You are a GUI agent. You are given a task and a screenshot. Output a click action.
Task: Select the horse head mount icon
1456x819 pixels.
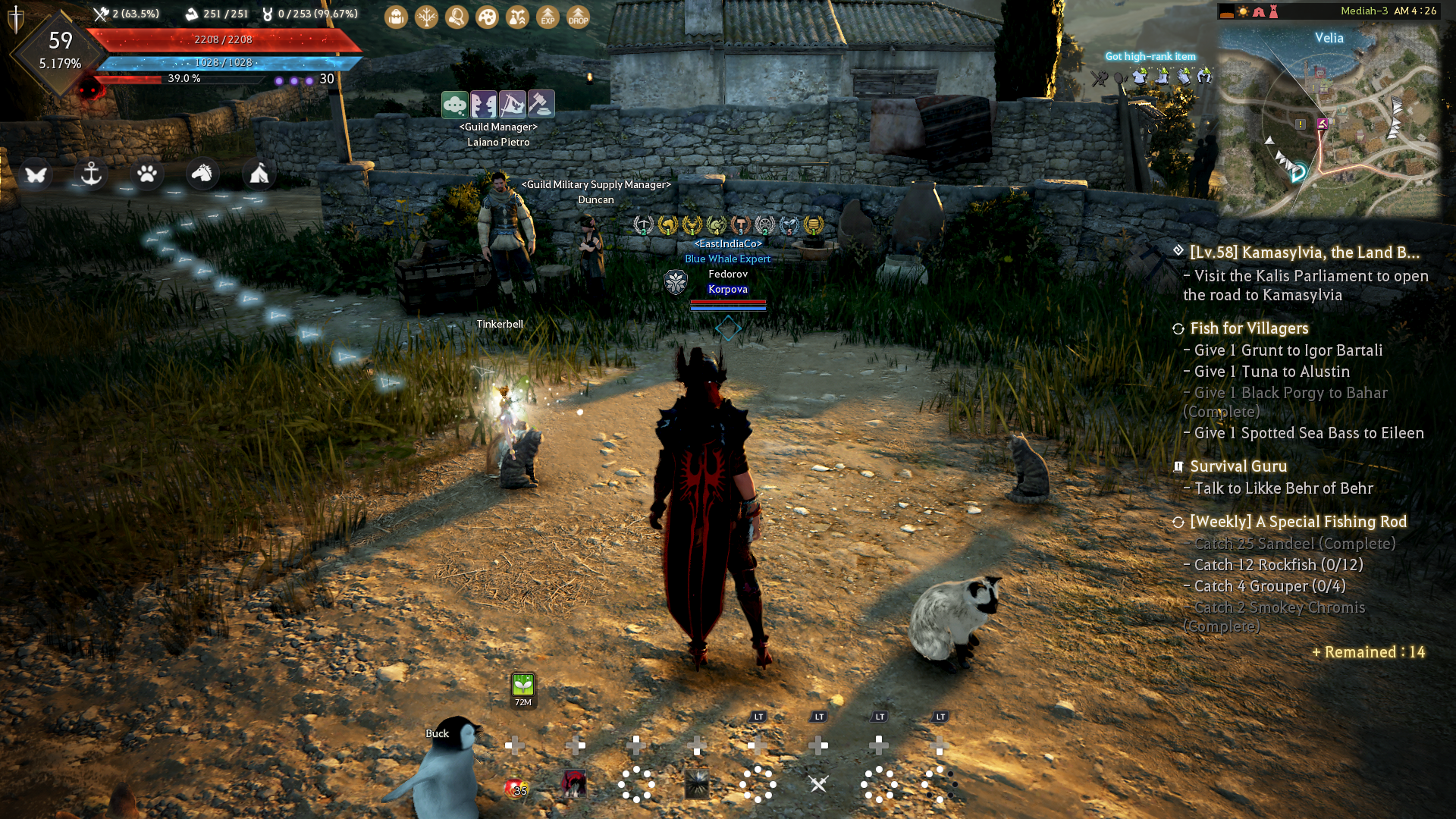pos(202,174)
